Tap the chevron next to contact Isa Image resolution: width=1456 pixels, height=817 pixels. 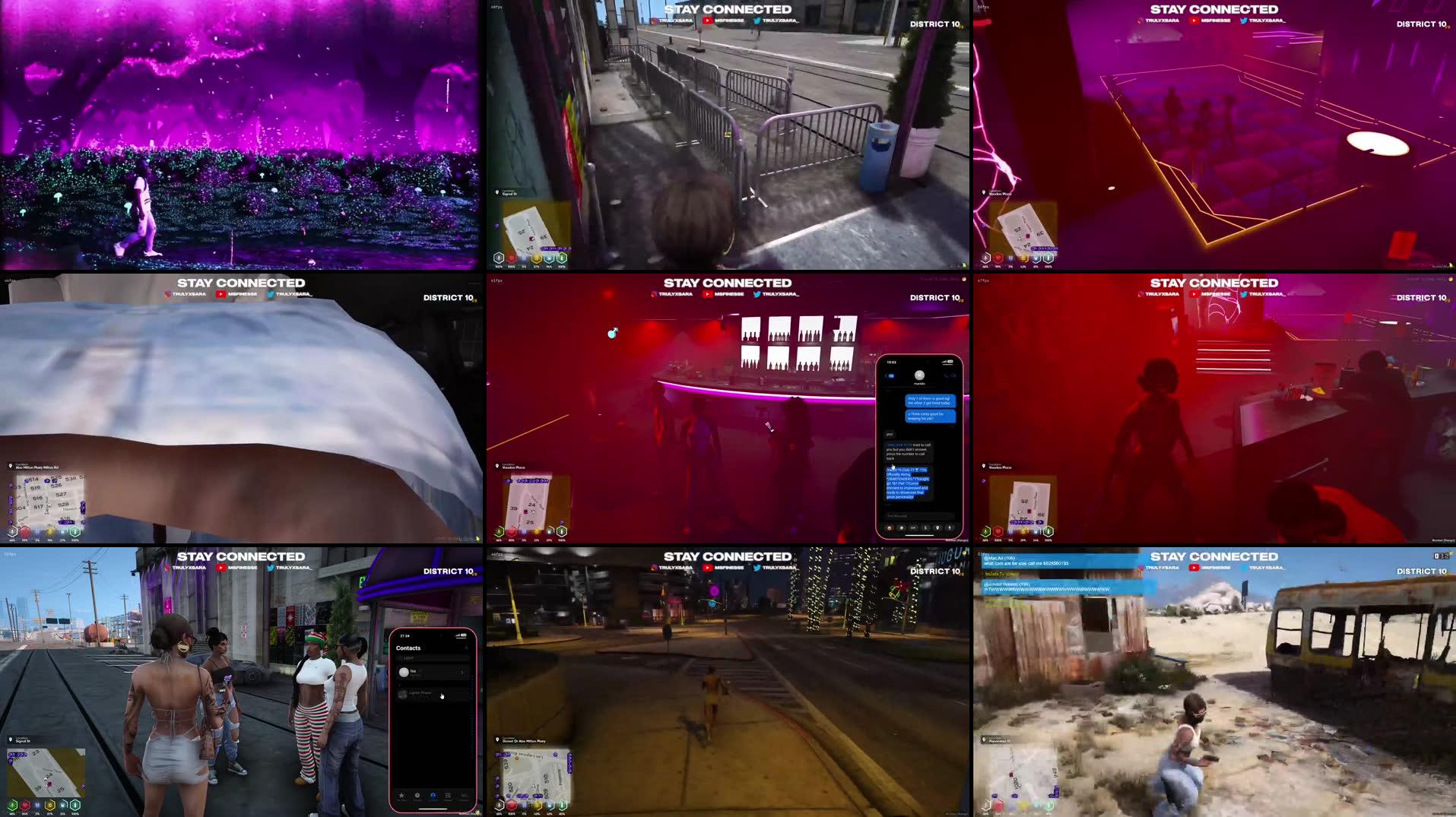(462, 673)
